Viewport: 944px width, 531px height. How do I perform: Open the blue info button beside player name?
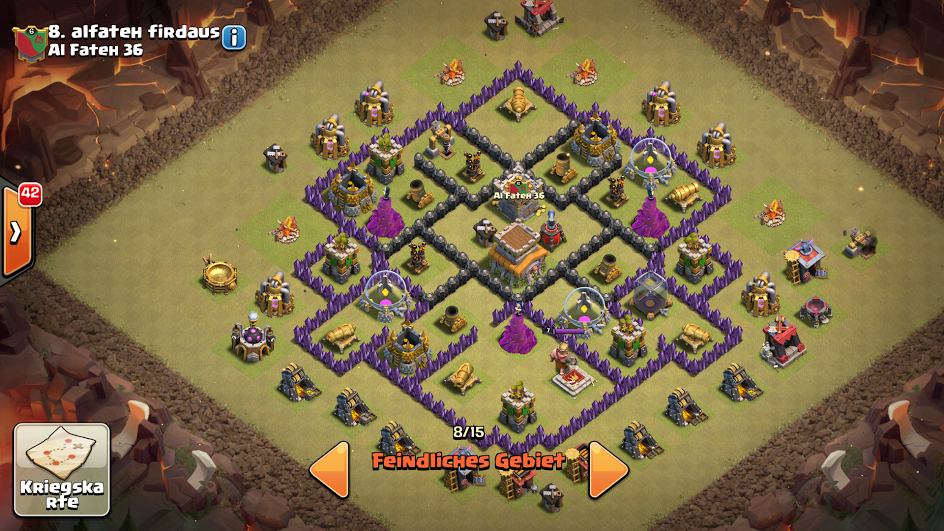[x=234, y=38]
